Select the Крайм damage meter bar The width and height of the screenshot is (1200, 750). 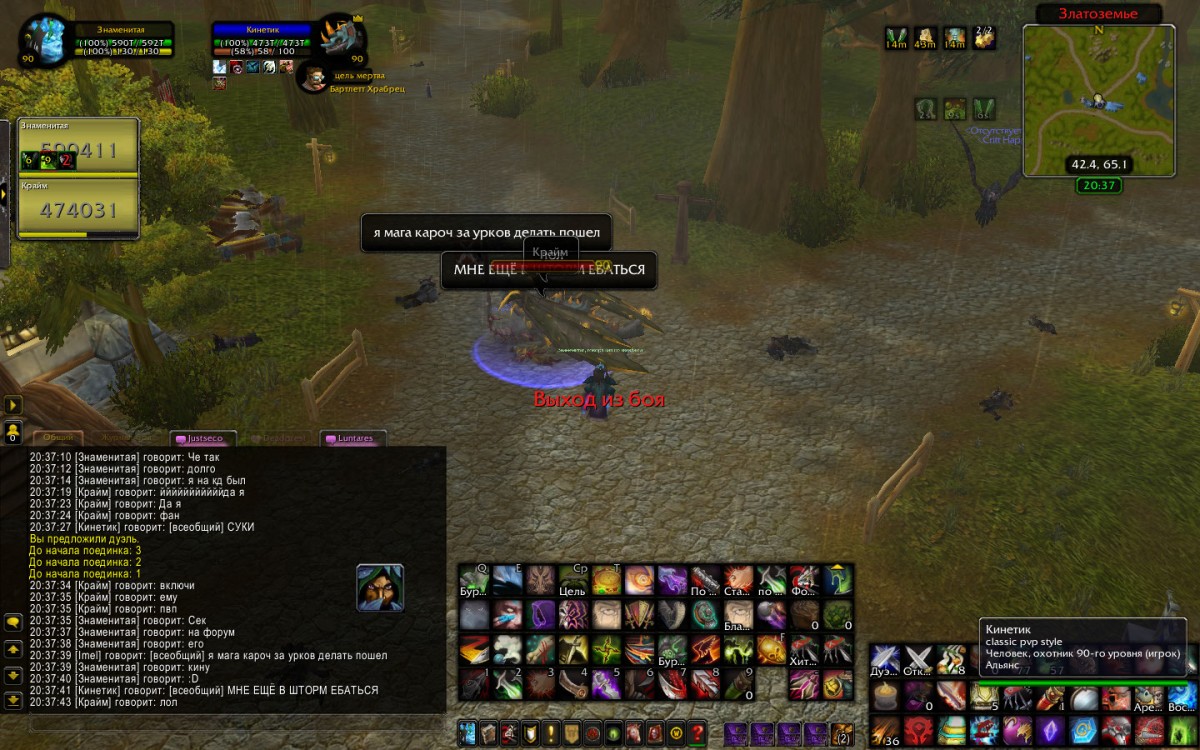(x=78, y=208)
